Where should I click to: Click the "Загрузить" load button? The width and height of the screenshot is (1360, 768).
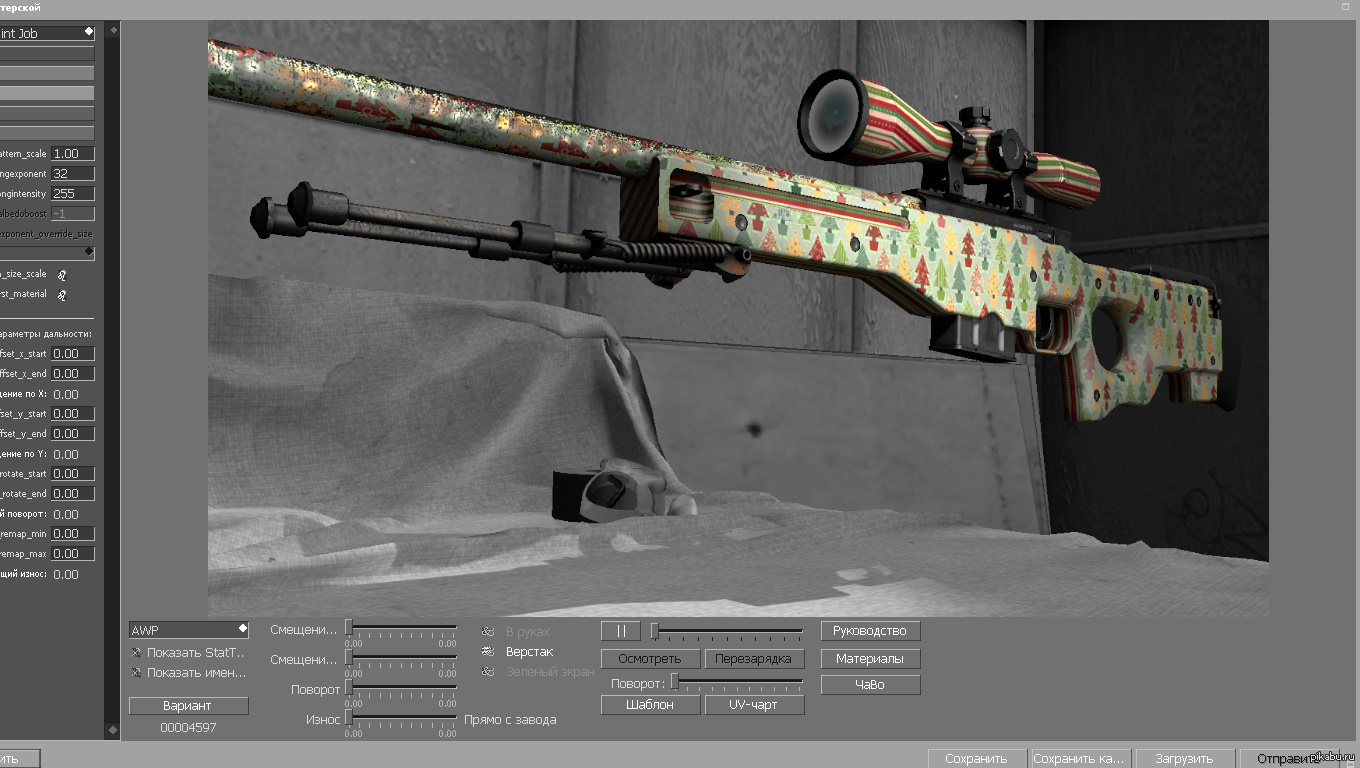1184,759
